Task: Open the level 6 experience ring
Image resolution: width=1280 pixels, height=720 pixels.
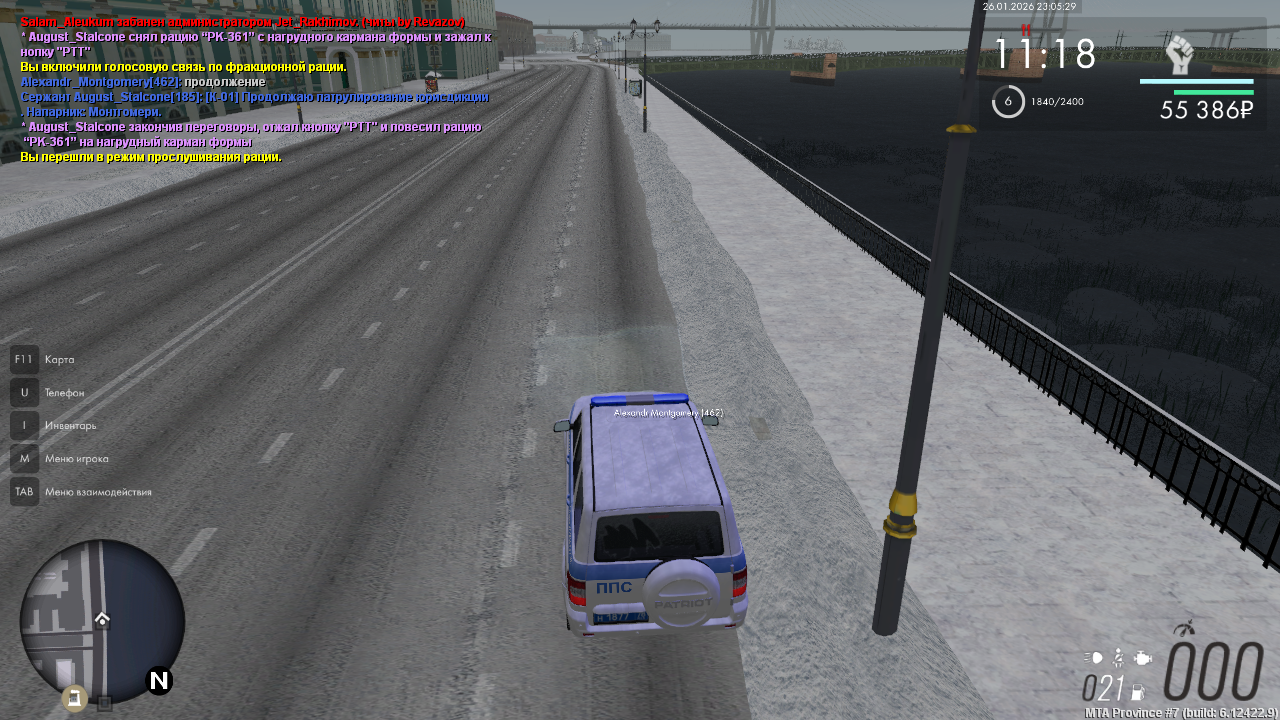Action: click(1008, 101)
